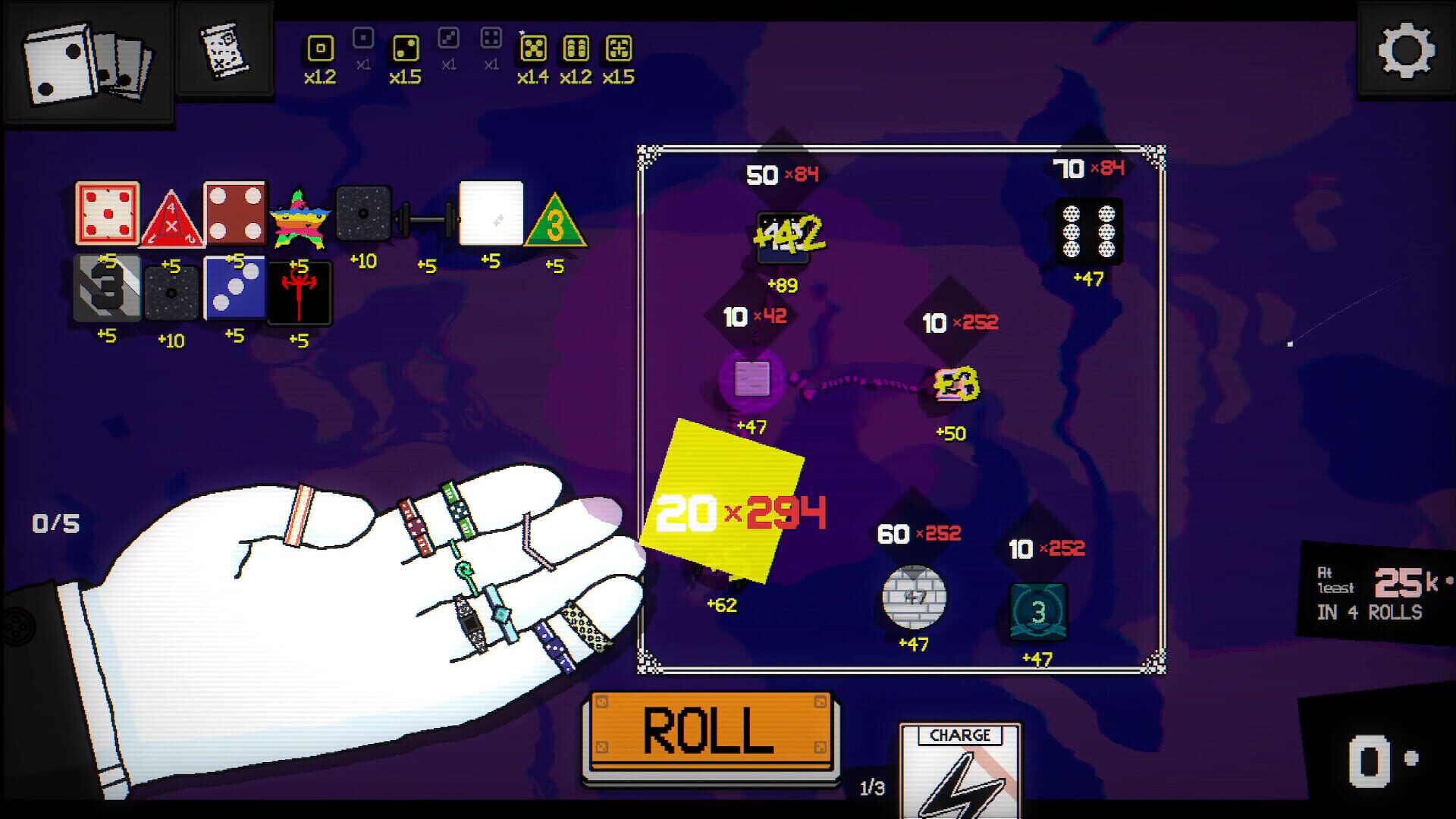This screenshot has width=1456, height=819.
Task: Open the scroll map tab
Action: [x=224, y=47]
